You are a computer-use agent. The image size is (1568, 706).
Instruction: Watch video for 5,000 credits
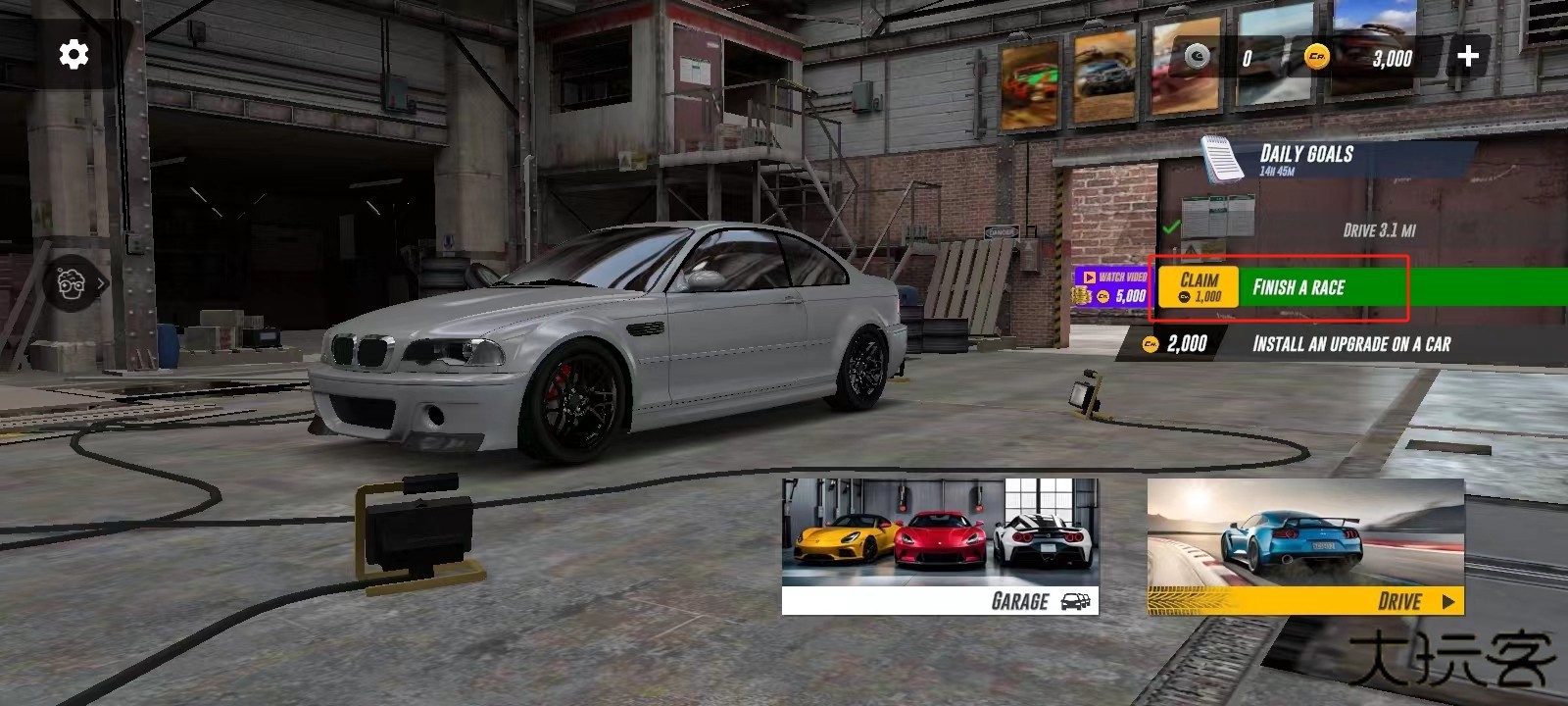1111,287
